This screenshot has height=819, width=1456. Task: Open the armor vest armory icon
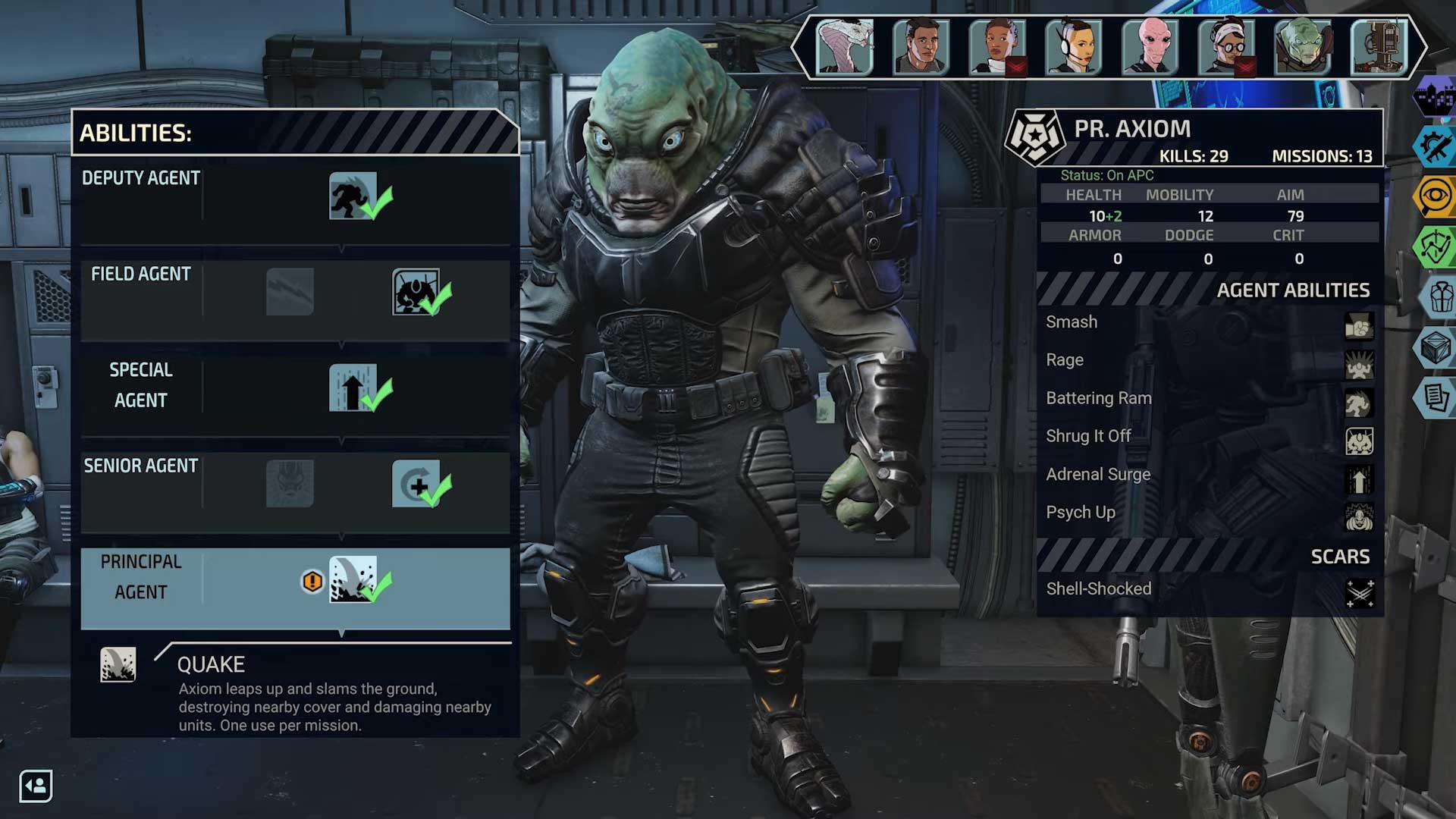click(x=1439, y=297)
